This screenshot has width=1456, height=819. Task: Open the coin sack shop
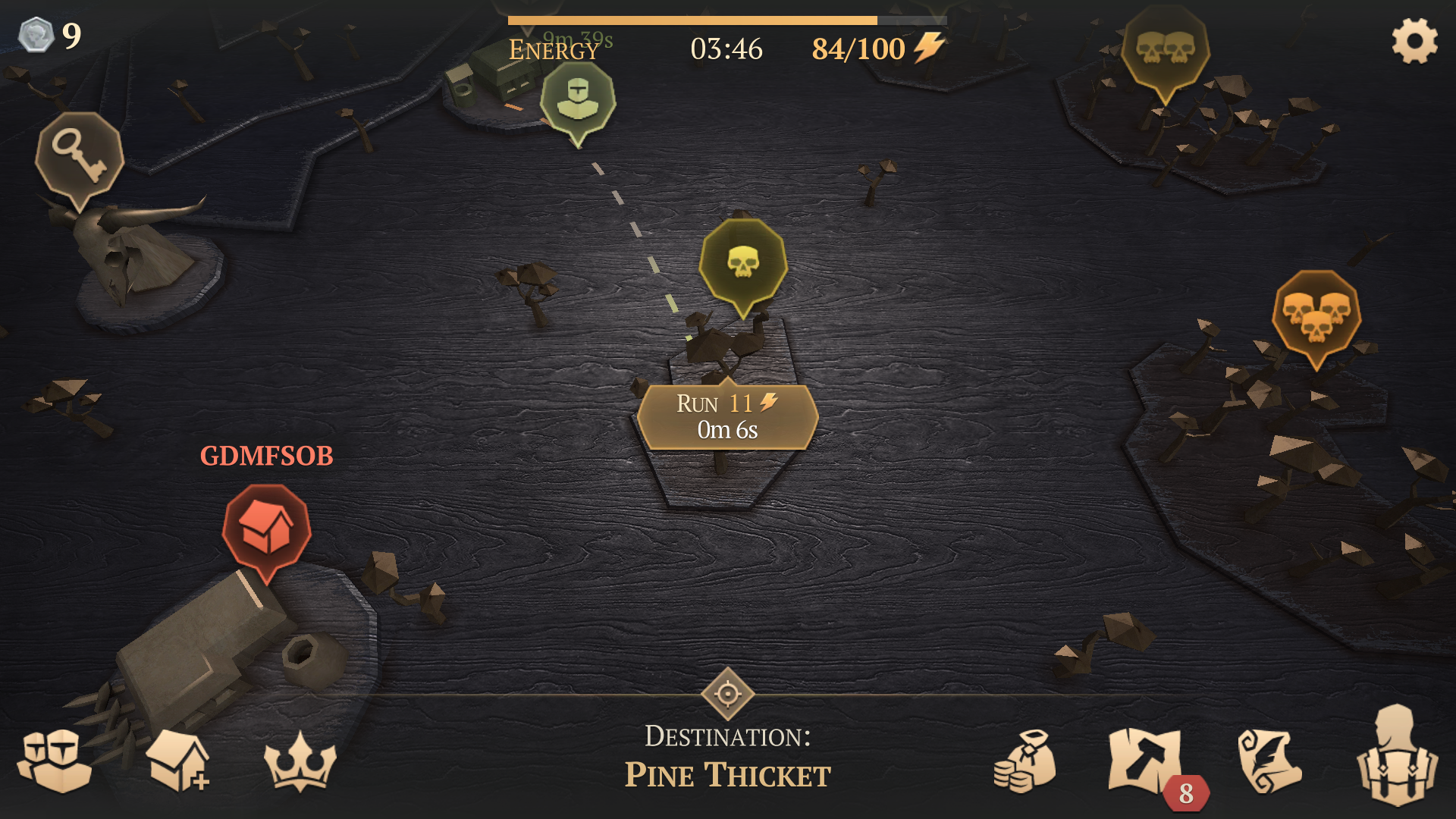tap(1025, 761)
